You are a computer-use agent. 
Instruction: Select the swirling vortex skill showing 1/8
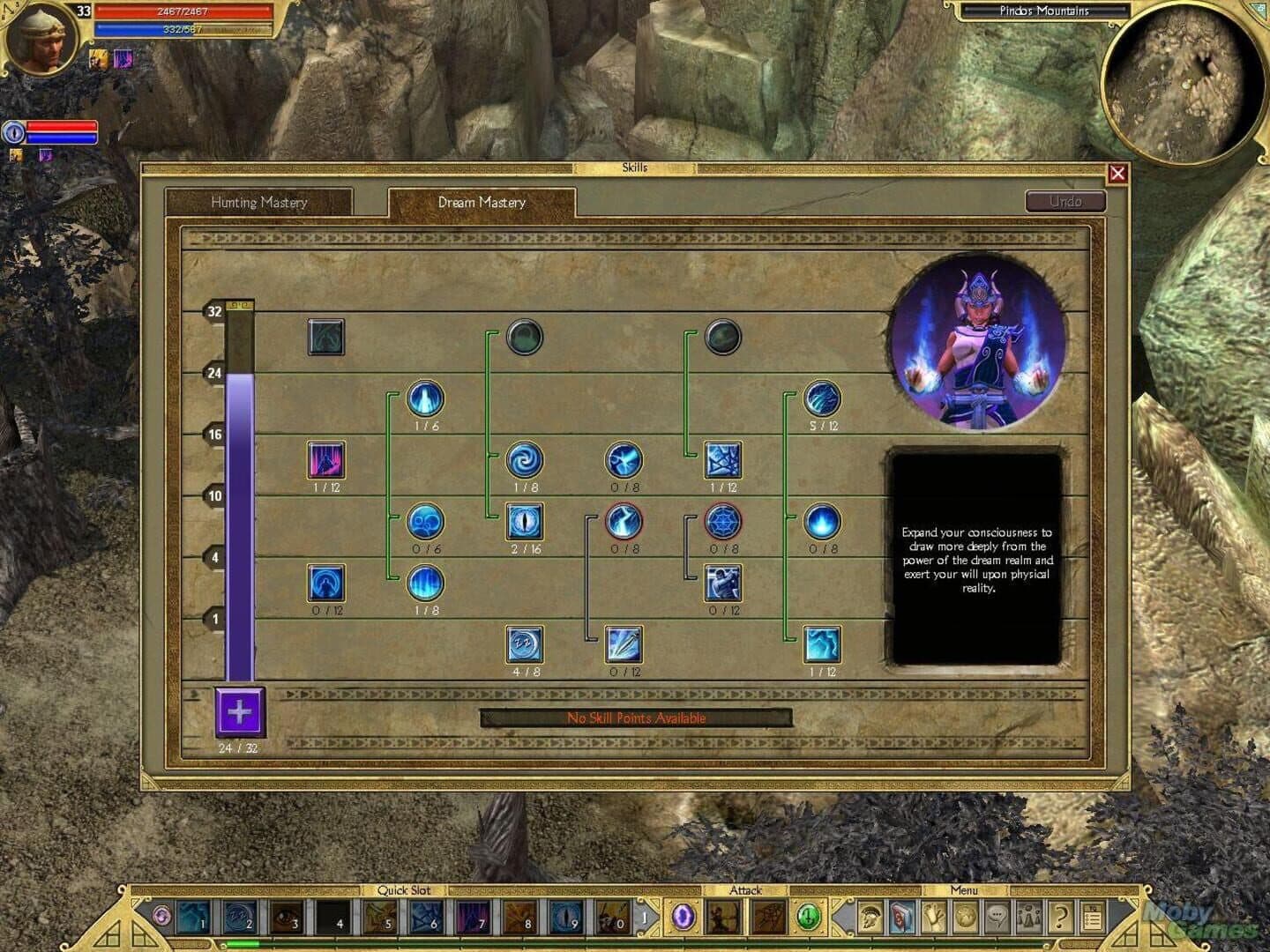[x=524, y=462]
